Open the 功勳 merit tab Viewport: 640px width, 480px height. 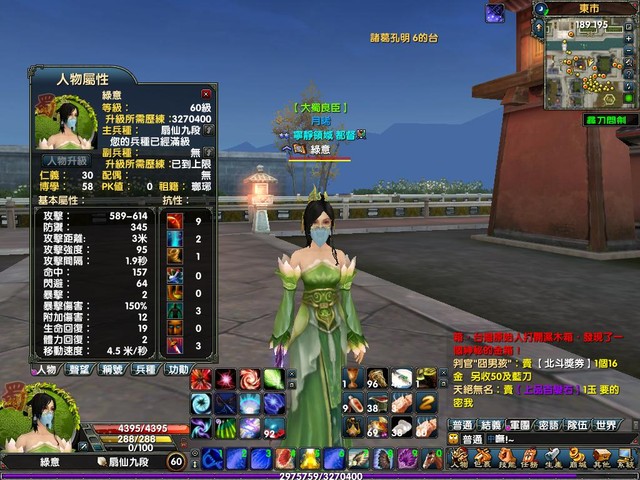(178, 369)
